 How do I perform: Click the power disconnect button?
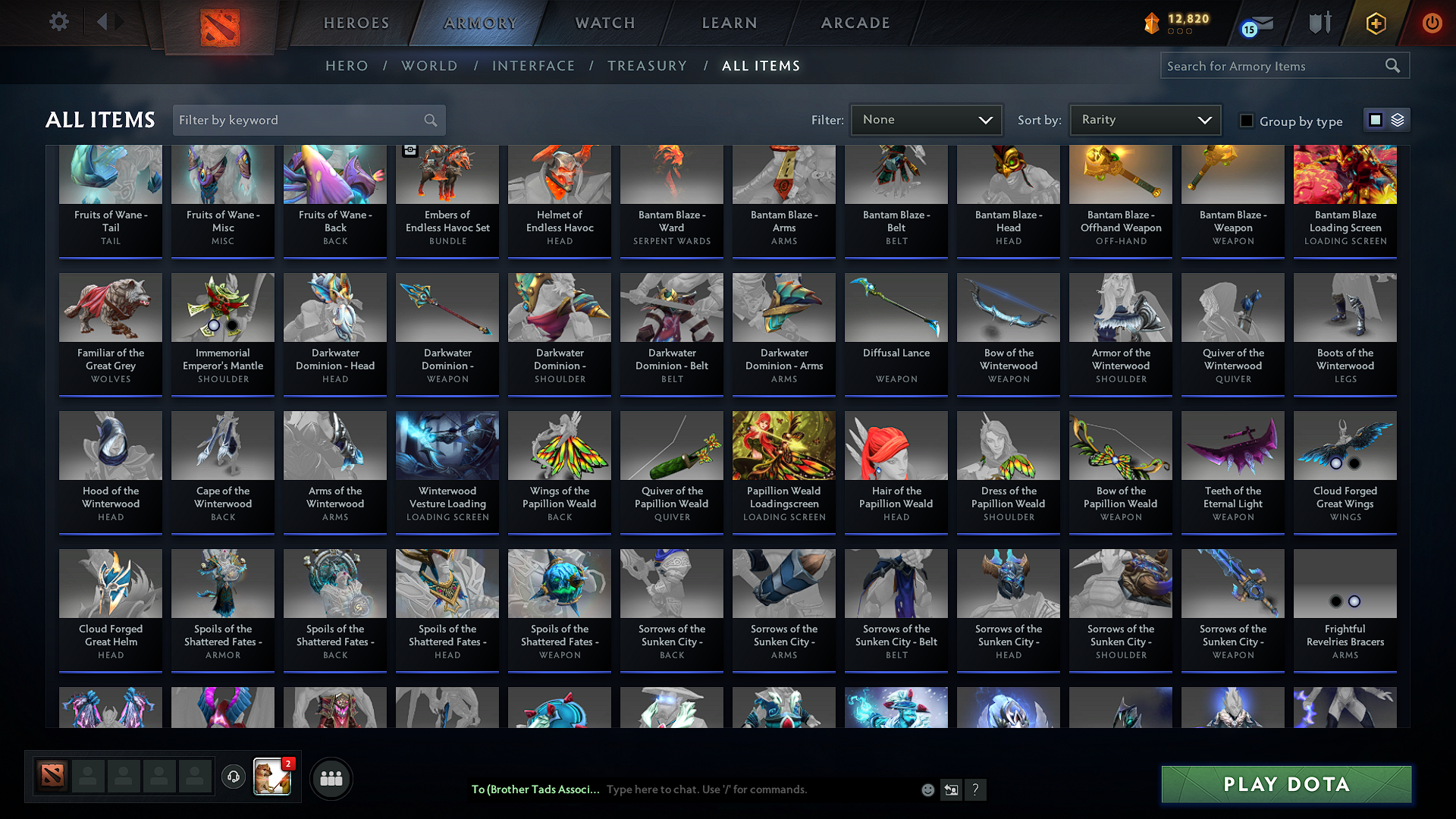click(1432, 23)
